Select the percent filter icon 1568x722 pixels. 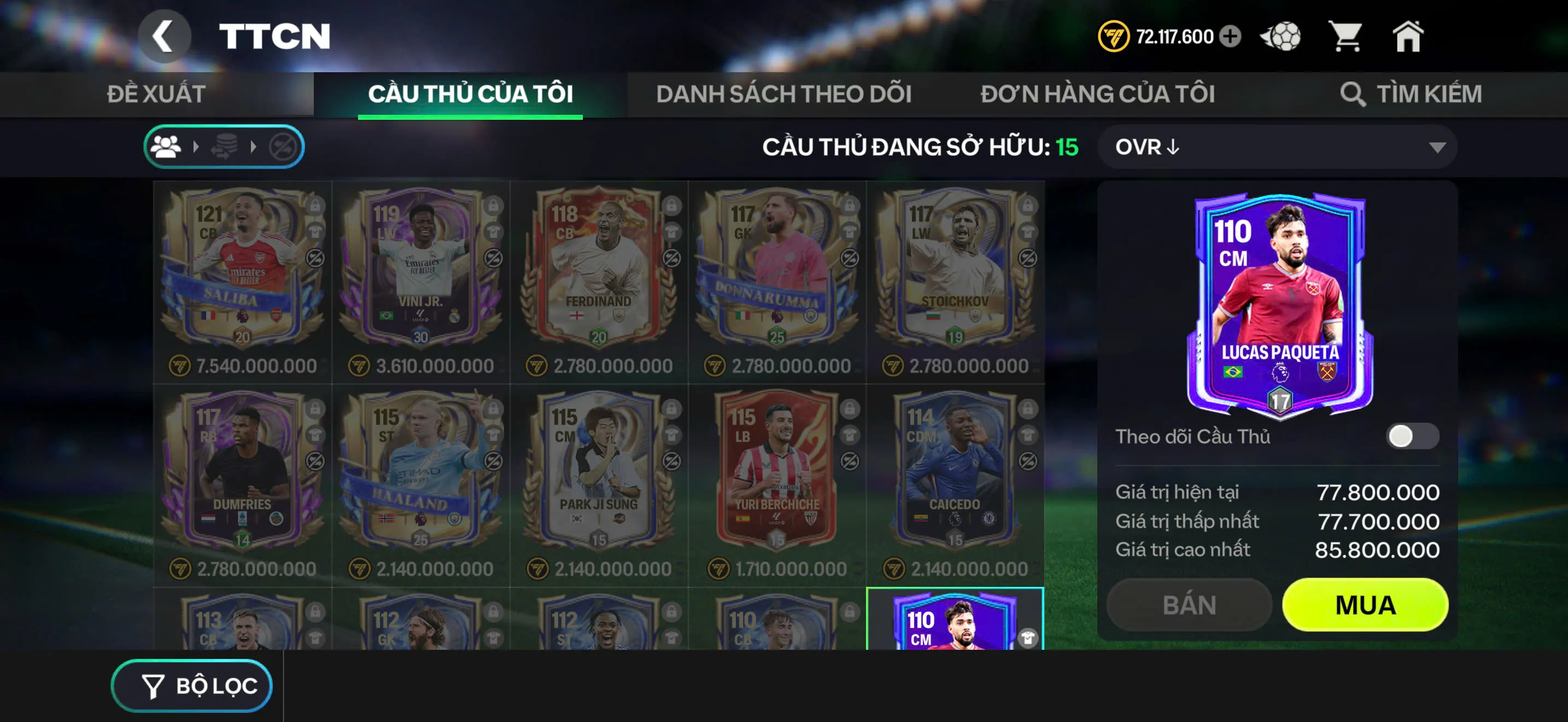point(283,146)
